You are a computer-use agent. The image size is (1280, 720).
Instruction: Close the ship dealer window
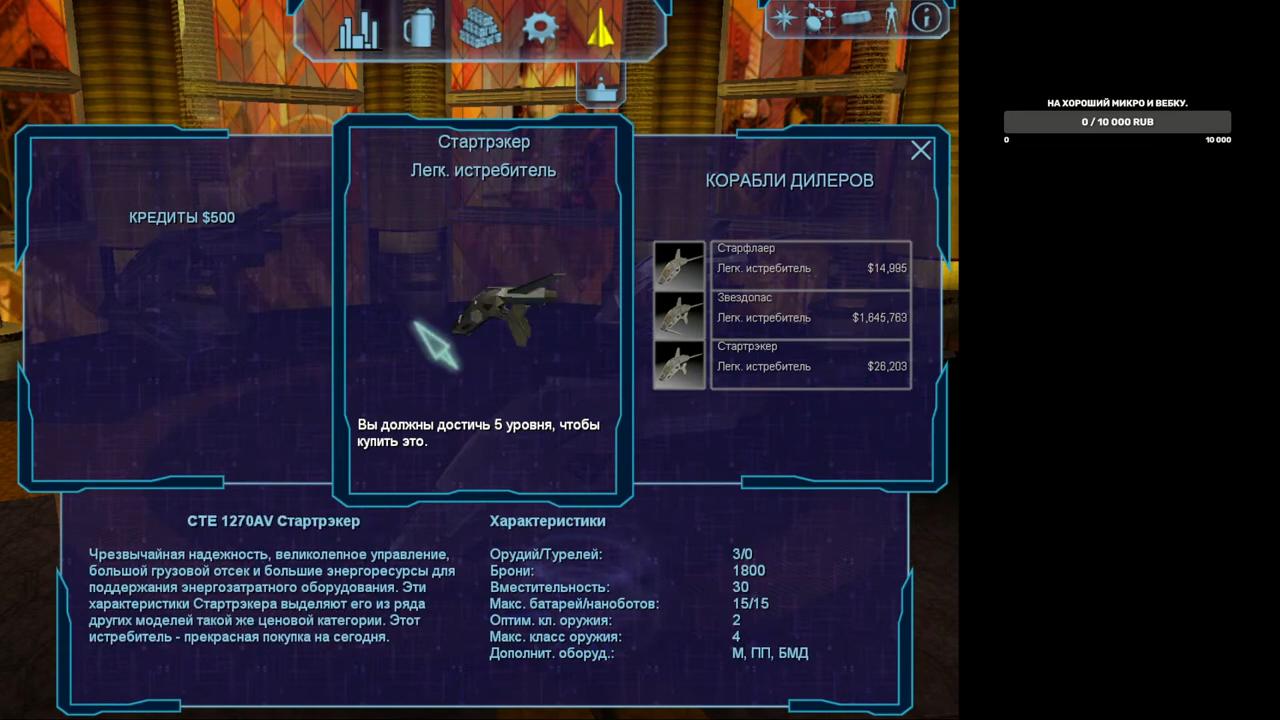(x=921, y=150)
